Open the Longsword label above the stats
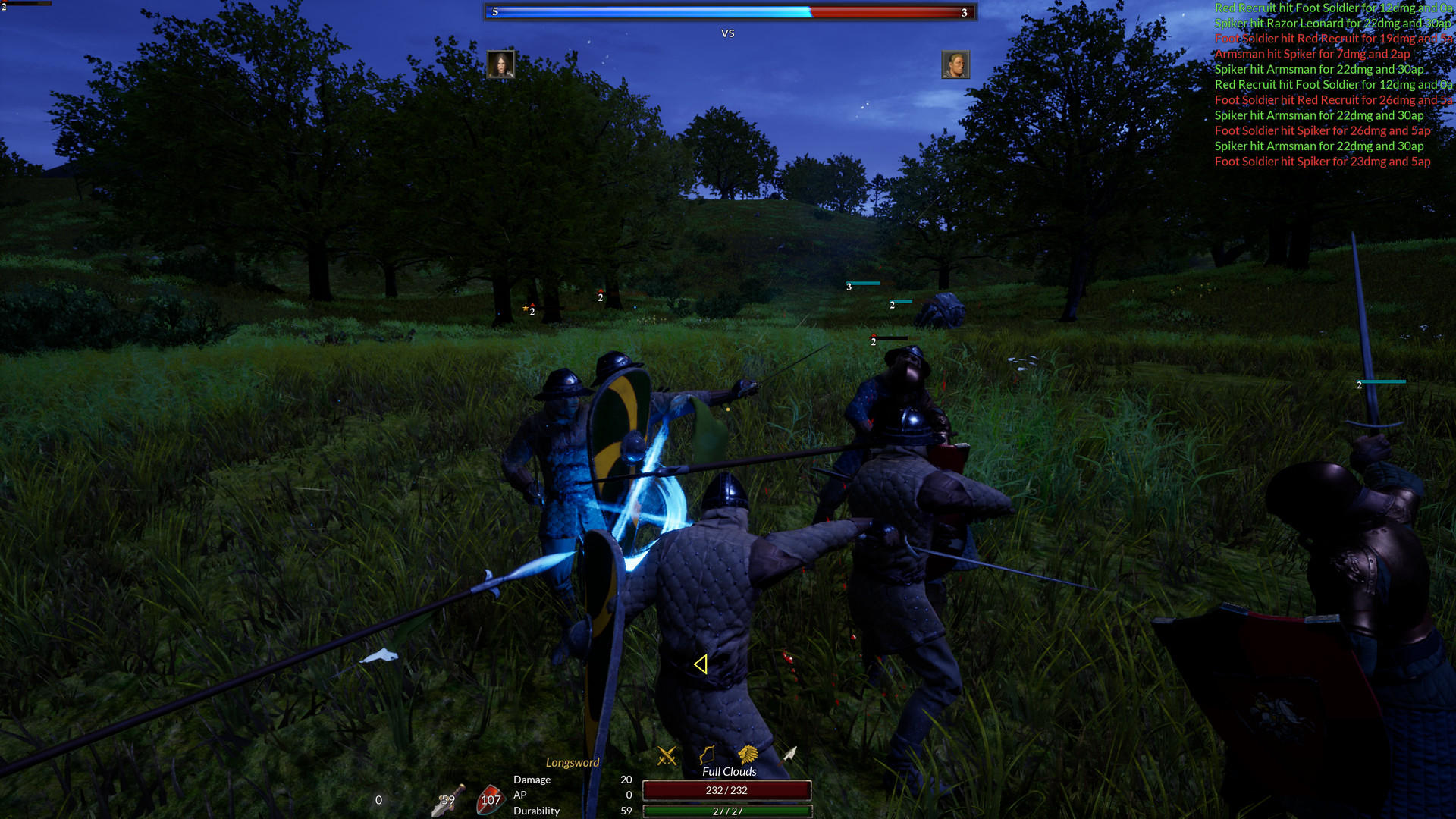This screenshot has height=819, width=1456. 573,762
